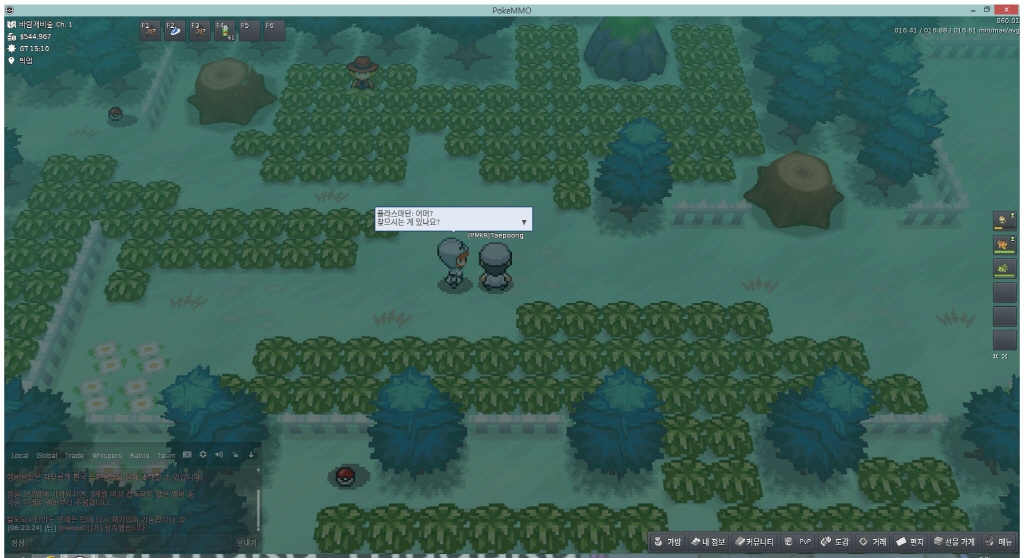Switch to the Global chat tab
Image resolution: width=1024 pixels, height=558 pixels.
[x=47, y=456]
